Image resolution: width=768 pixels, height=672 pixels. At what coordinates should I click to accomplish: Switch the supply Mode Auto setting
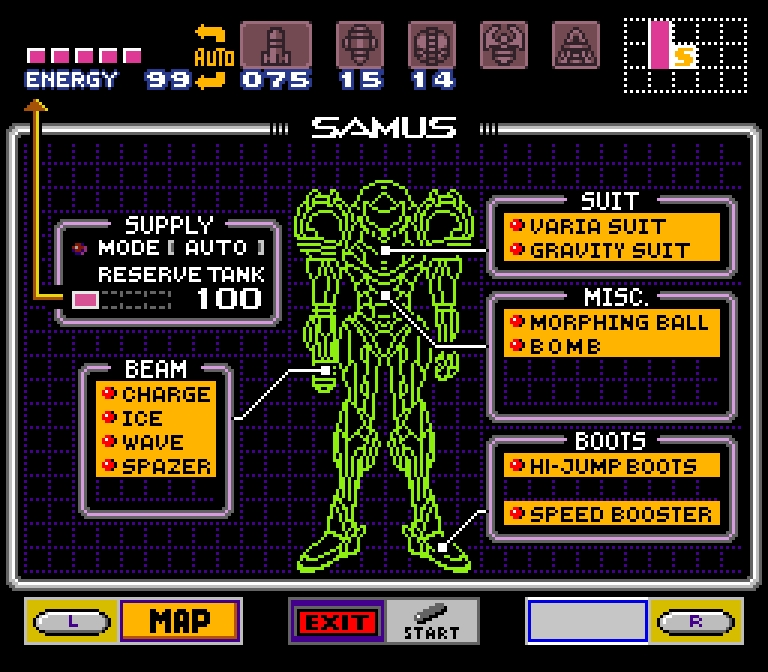click(x=180, y=248)
